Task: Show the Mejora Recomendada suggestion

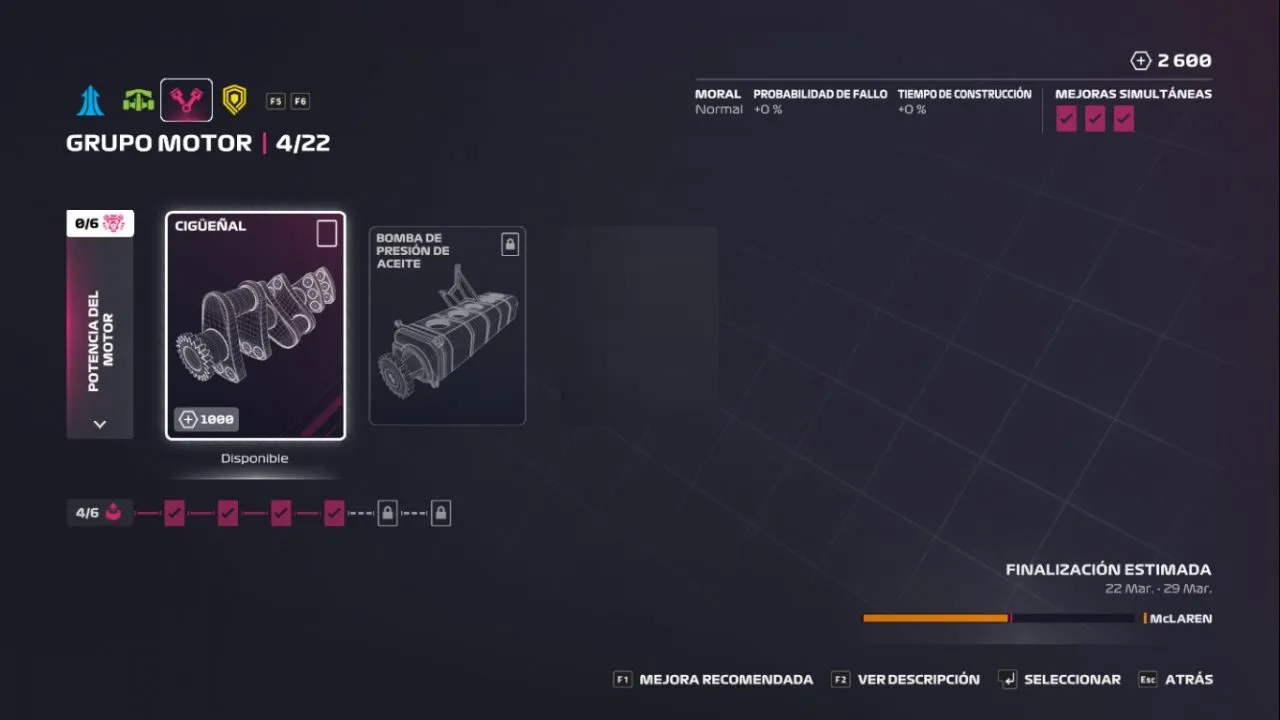Action: tap(714, 680)
